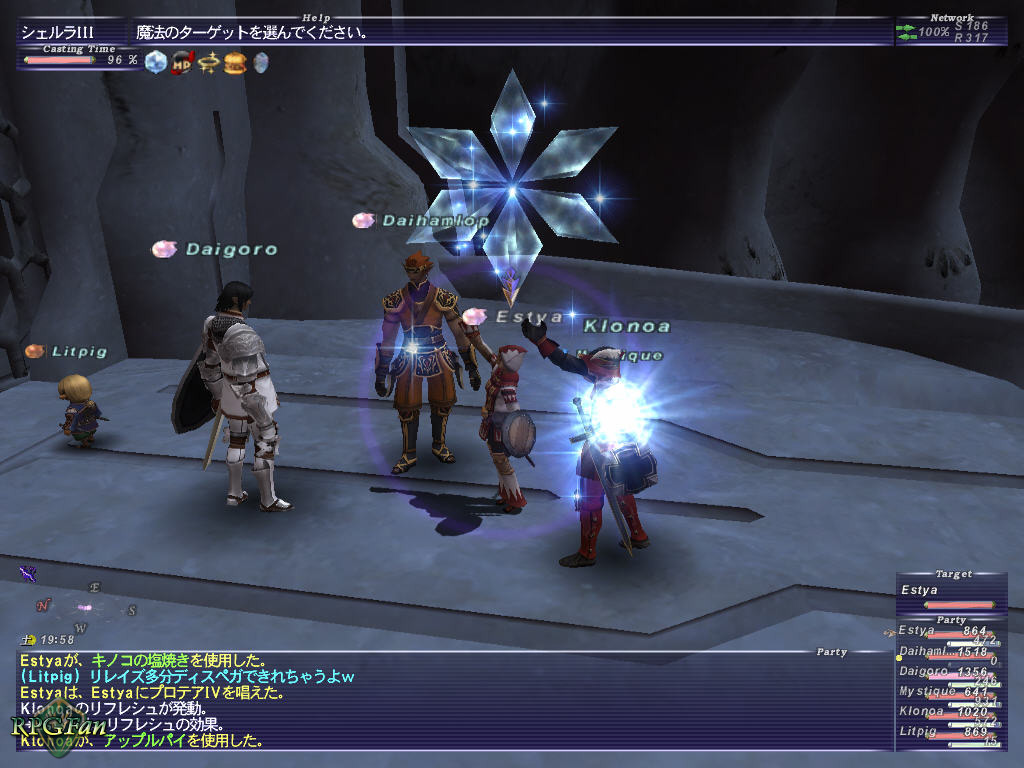Click the Help message bar

point(510,32)
